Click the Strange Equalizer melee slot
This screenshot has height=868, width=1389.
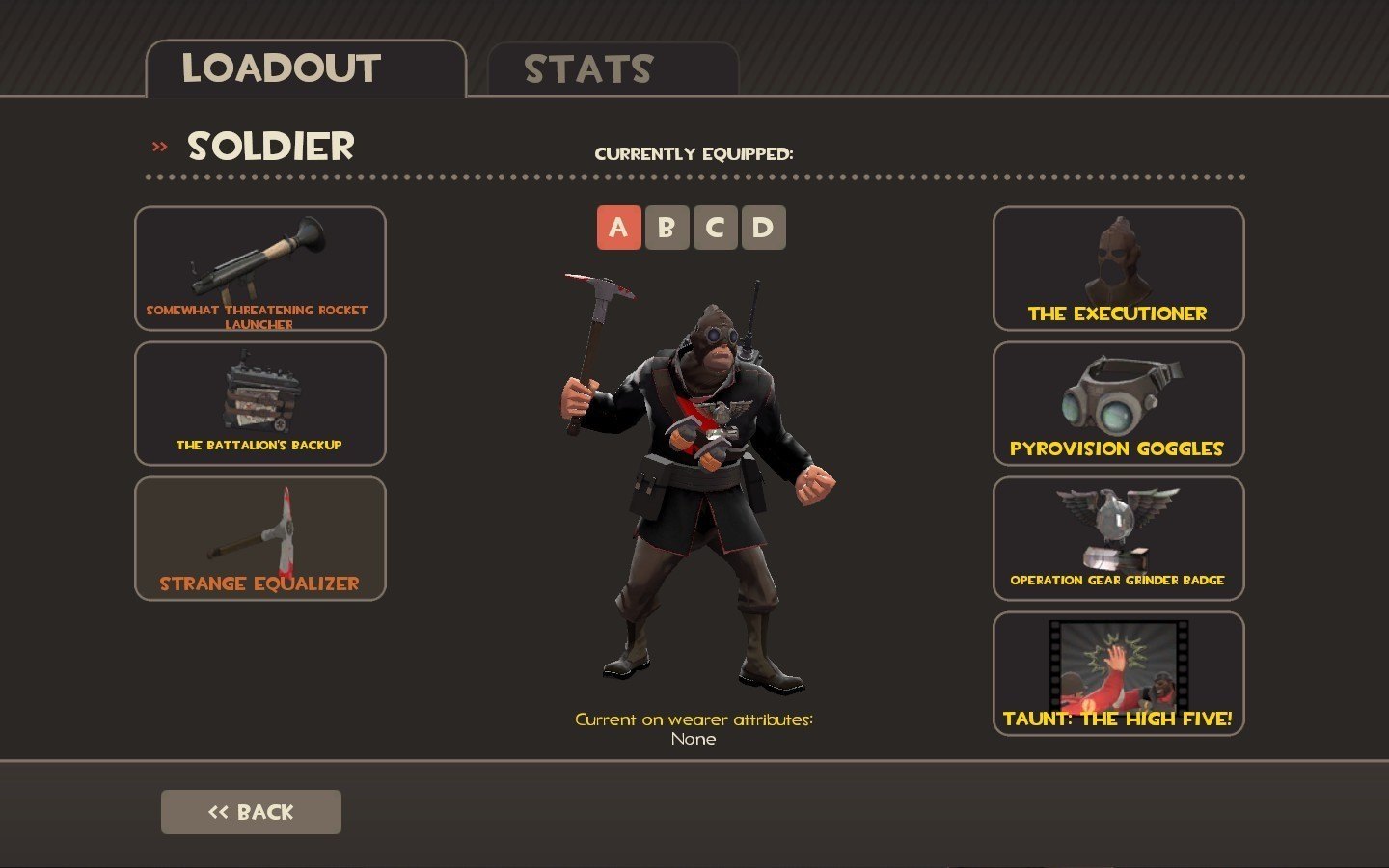click(x=260, y=539)
